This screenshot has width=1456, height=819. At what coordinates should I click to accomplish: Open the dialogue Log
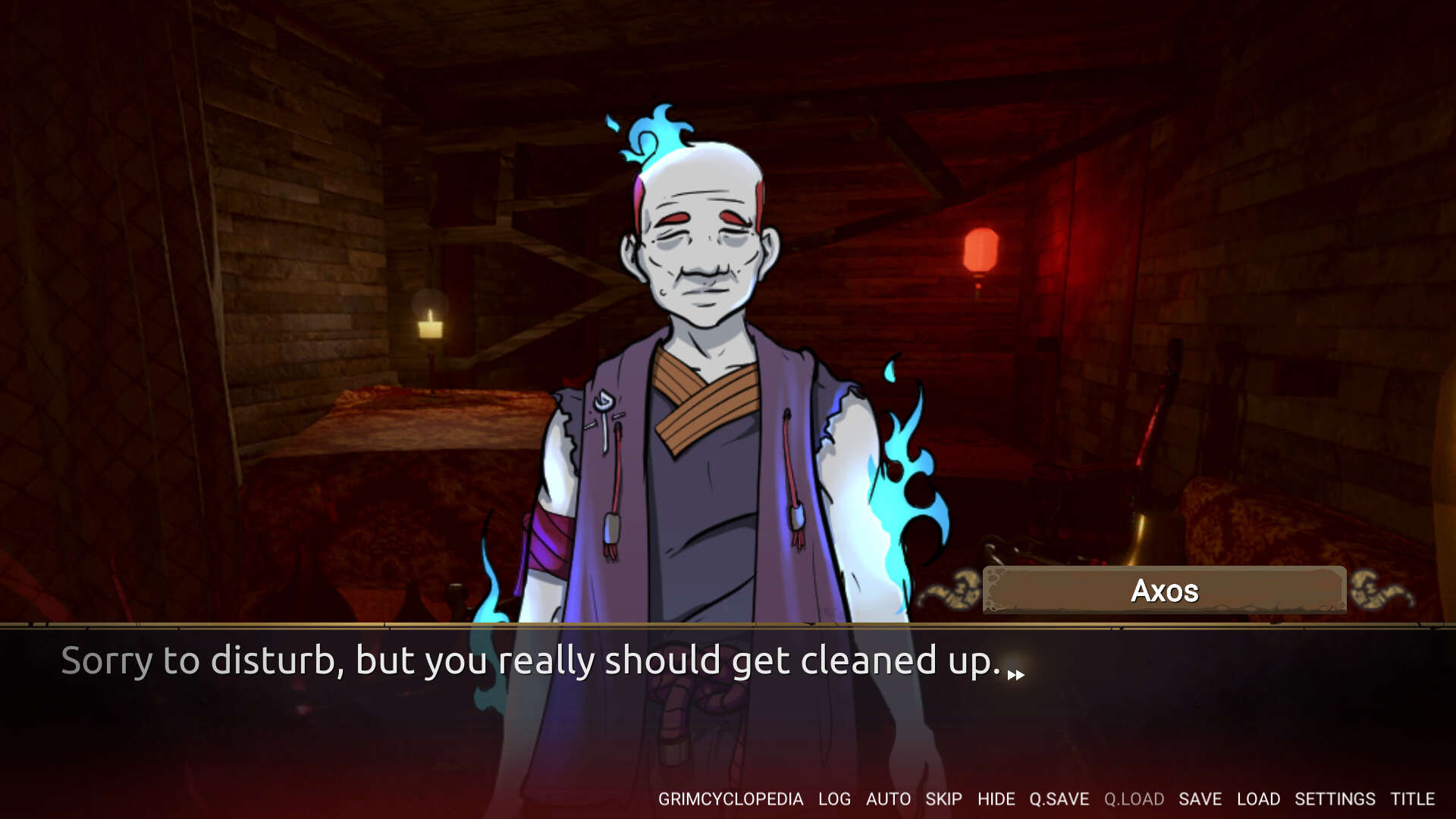[x=834, y=799]
